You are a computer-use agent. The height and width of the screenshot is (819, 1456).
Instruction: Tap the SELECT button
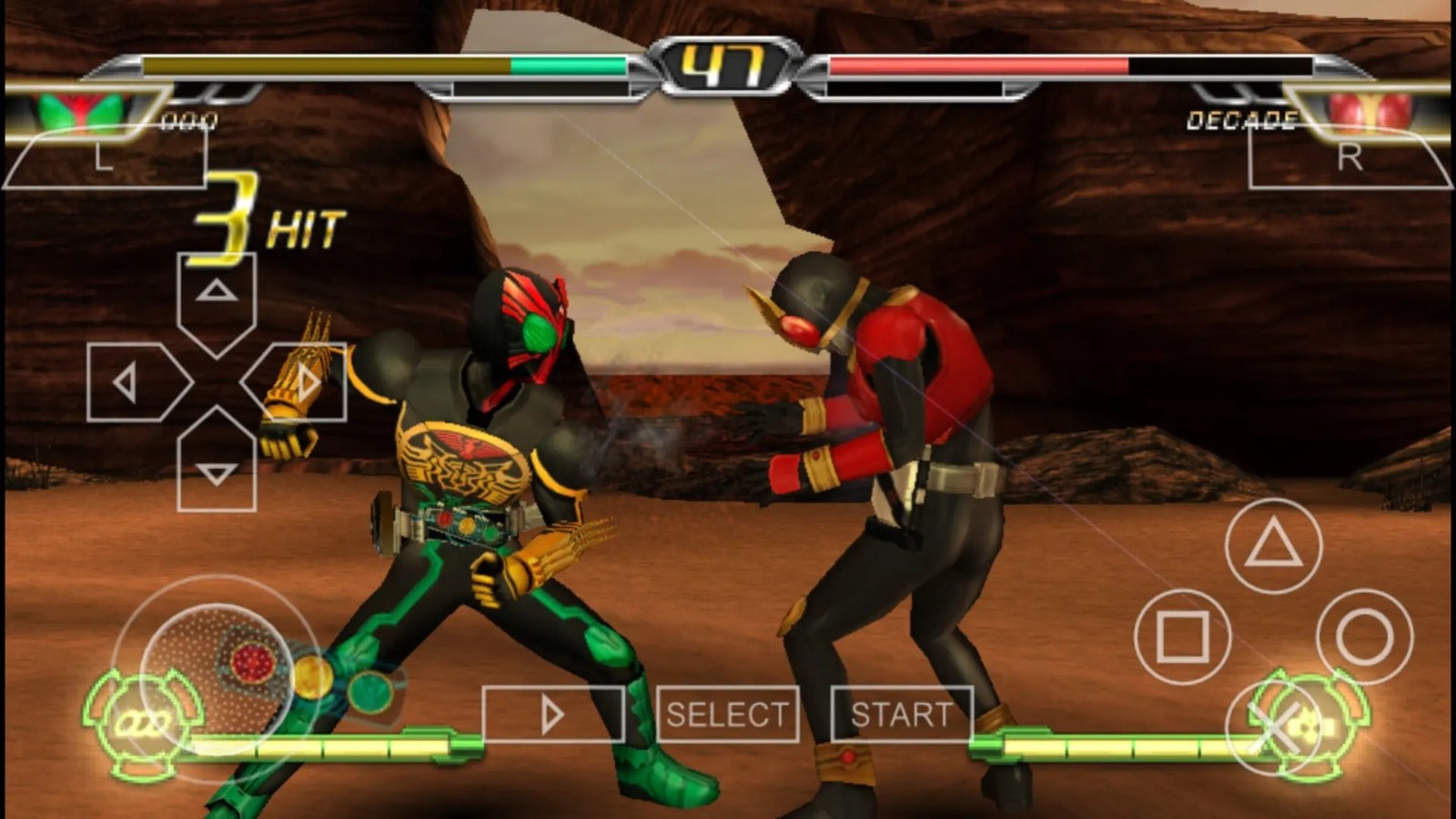(727, 714)
